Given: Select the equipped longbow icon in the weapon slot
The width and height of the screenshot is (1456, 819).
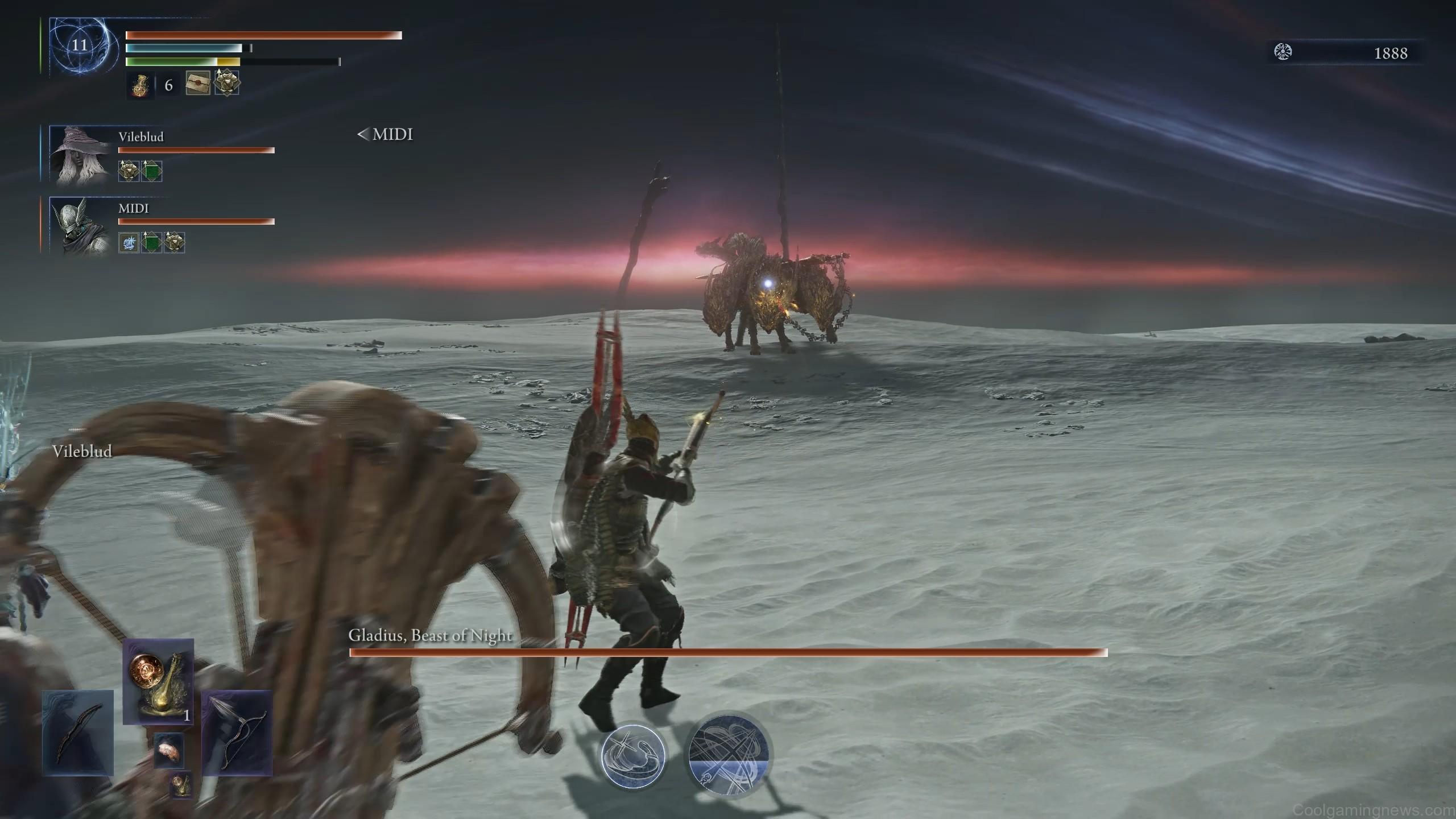Looking at the screenshot, I should [x=77, y=734].
